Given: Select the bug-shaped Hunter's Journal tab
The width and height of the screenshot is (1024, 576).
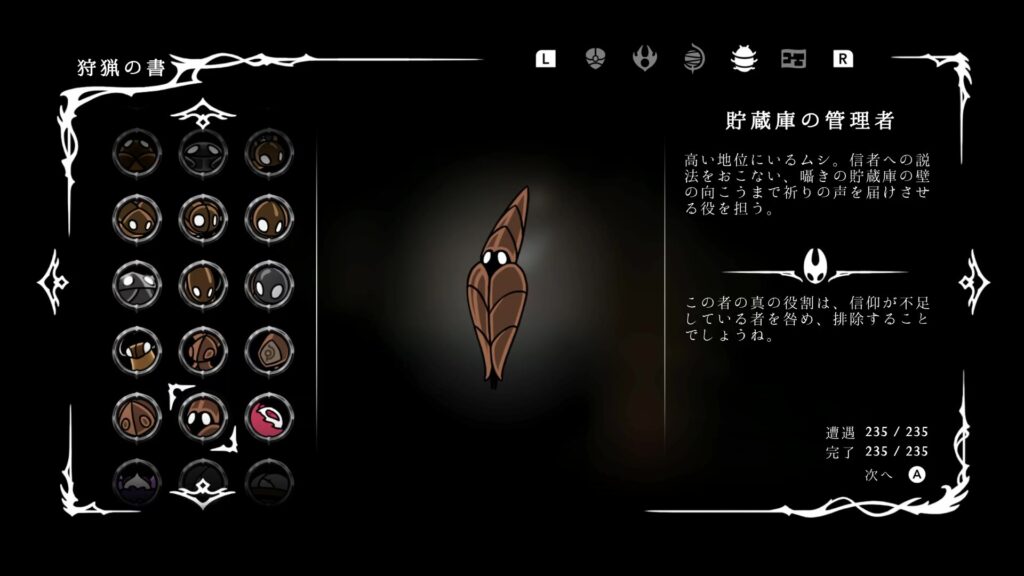Looking at the screenshot, I should click(x=743, y=58).
